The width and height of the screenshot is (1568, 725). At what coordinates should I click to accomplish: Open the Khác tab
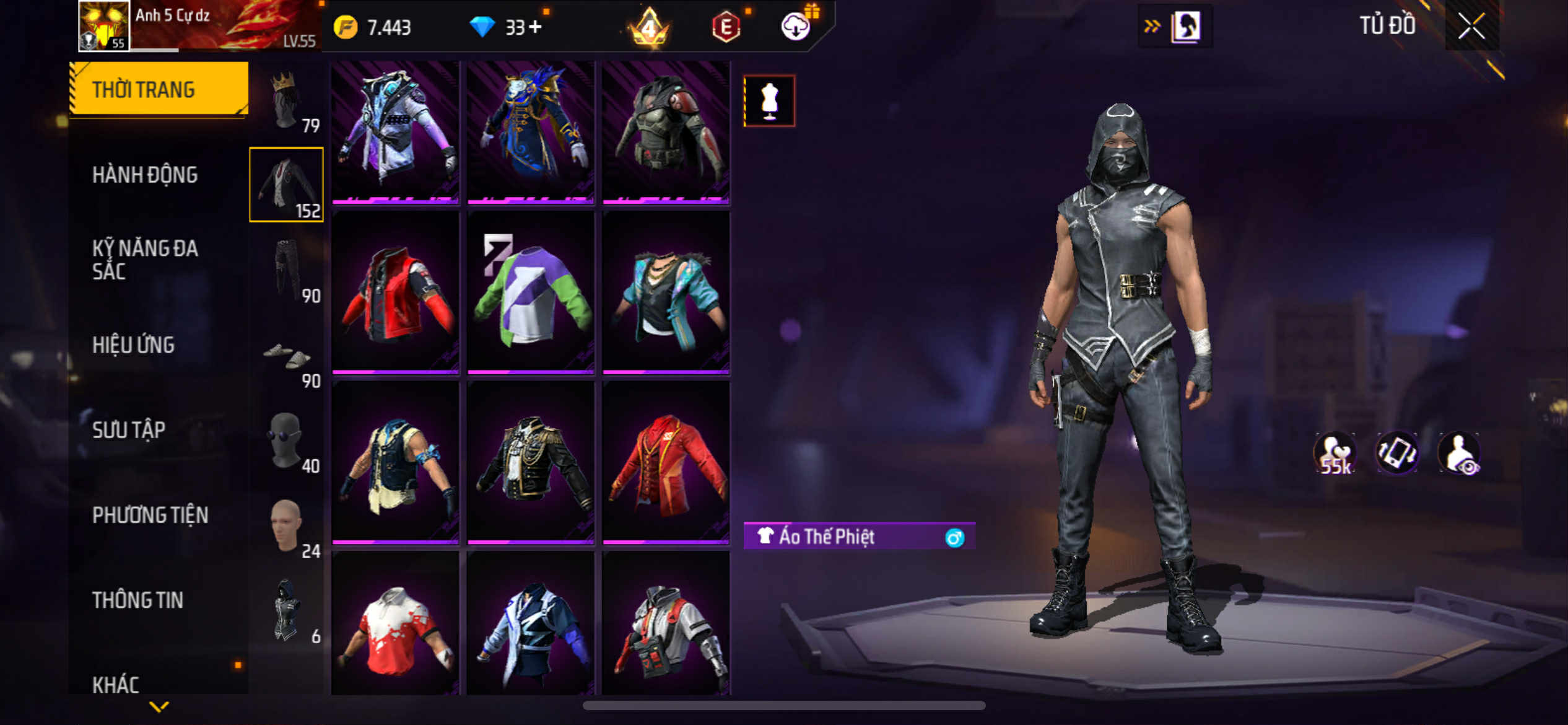pos(116,684)
